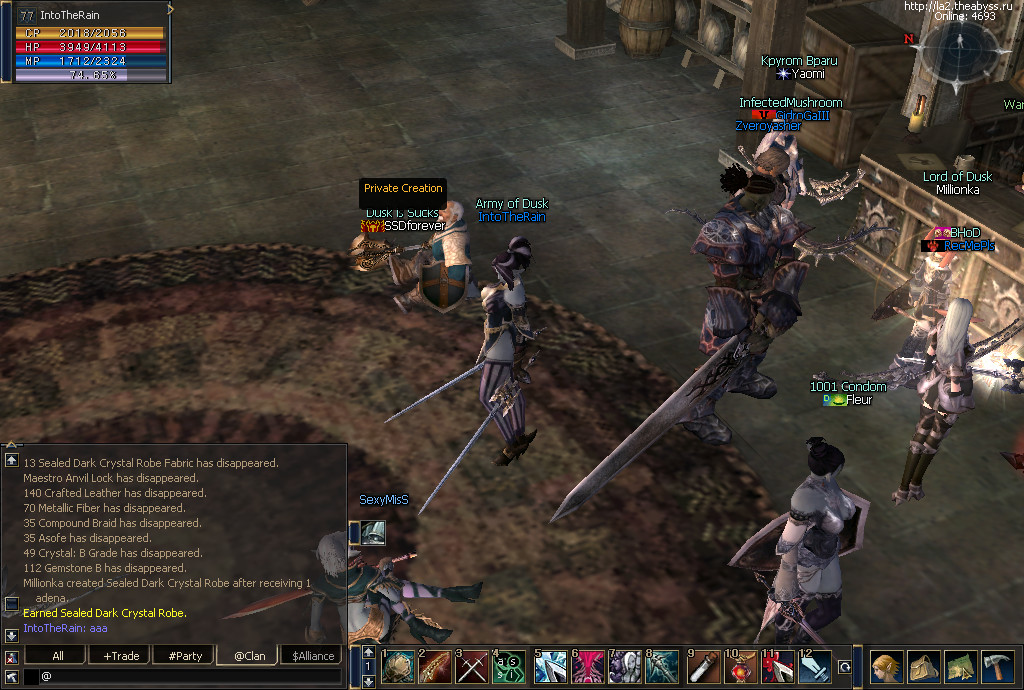Select the #Party chat tab
The width and height of the screenshot is (1024, 690).
tap(185, 656)
